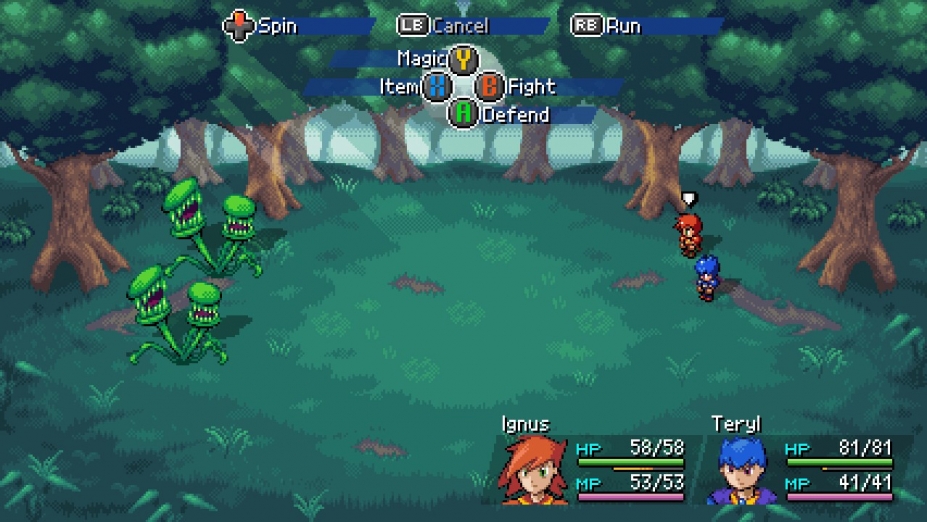Screen dimensions: 927x522
Task: Choose the Magic battle command
Action: [462, 59]
